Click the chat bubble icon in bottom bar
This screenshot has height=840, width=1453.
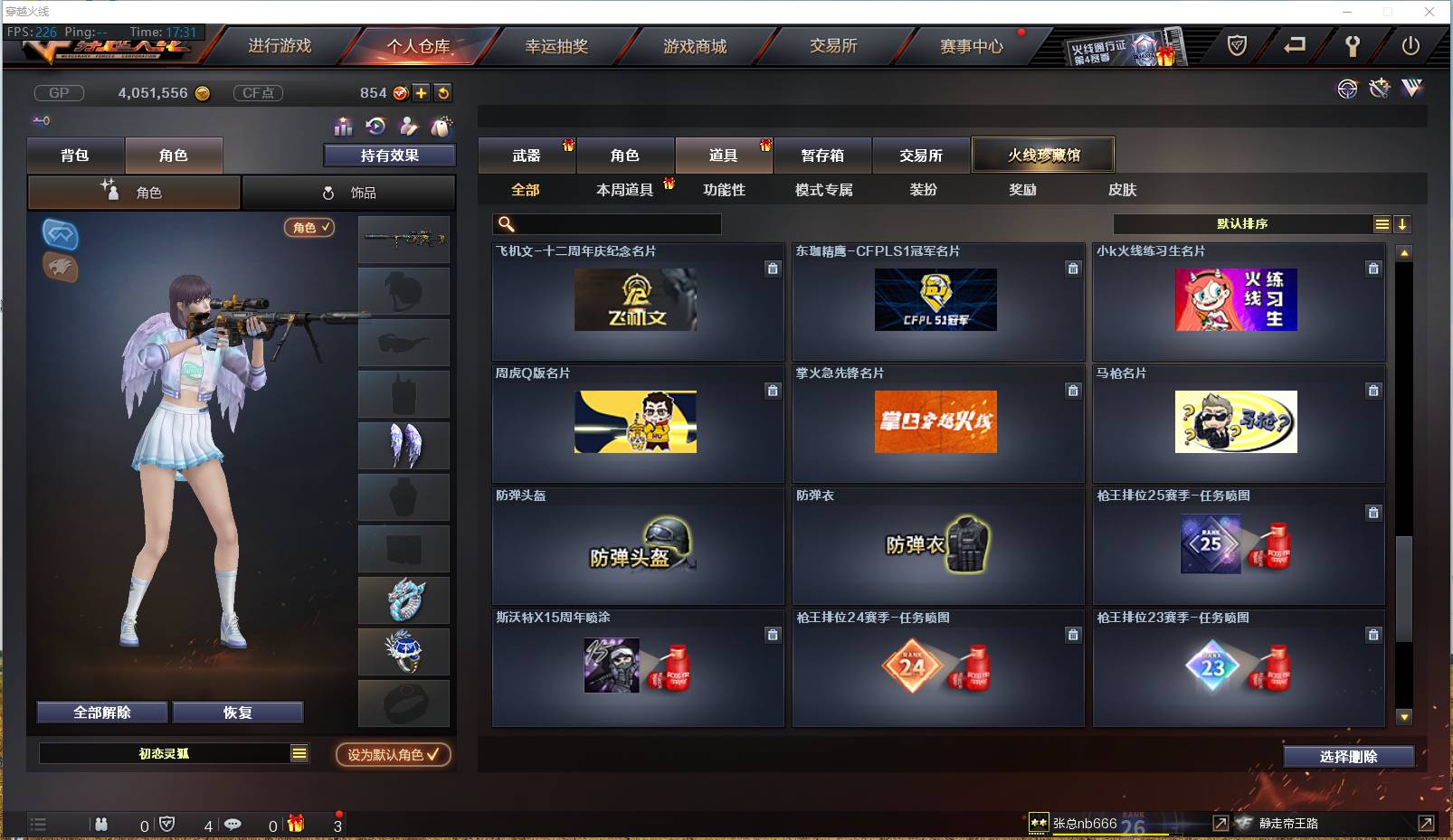click(233, 824)
